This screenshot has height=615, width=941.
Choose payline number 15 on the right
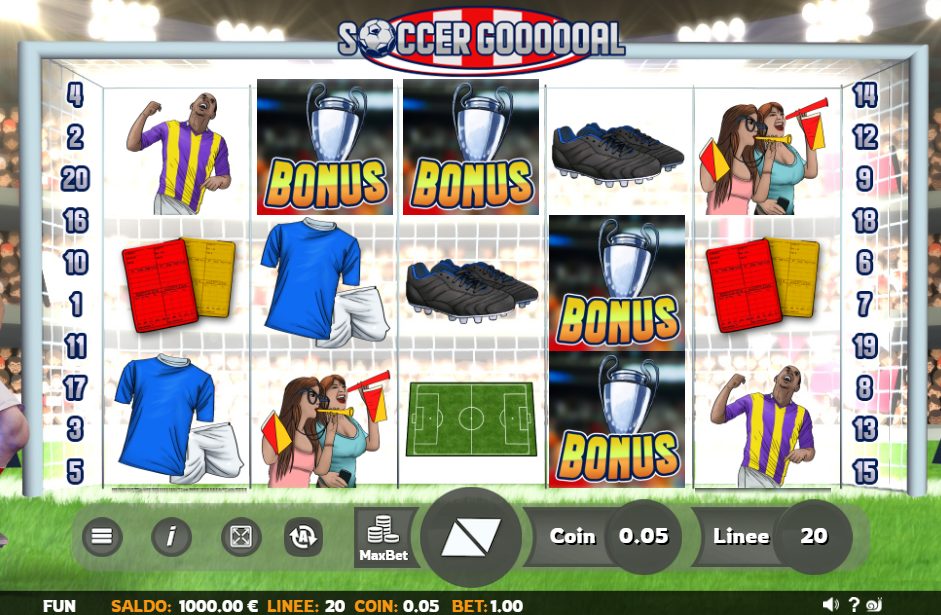865,471
